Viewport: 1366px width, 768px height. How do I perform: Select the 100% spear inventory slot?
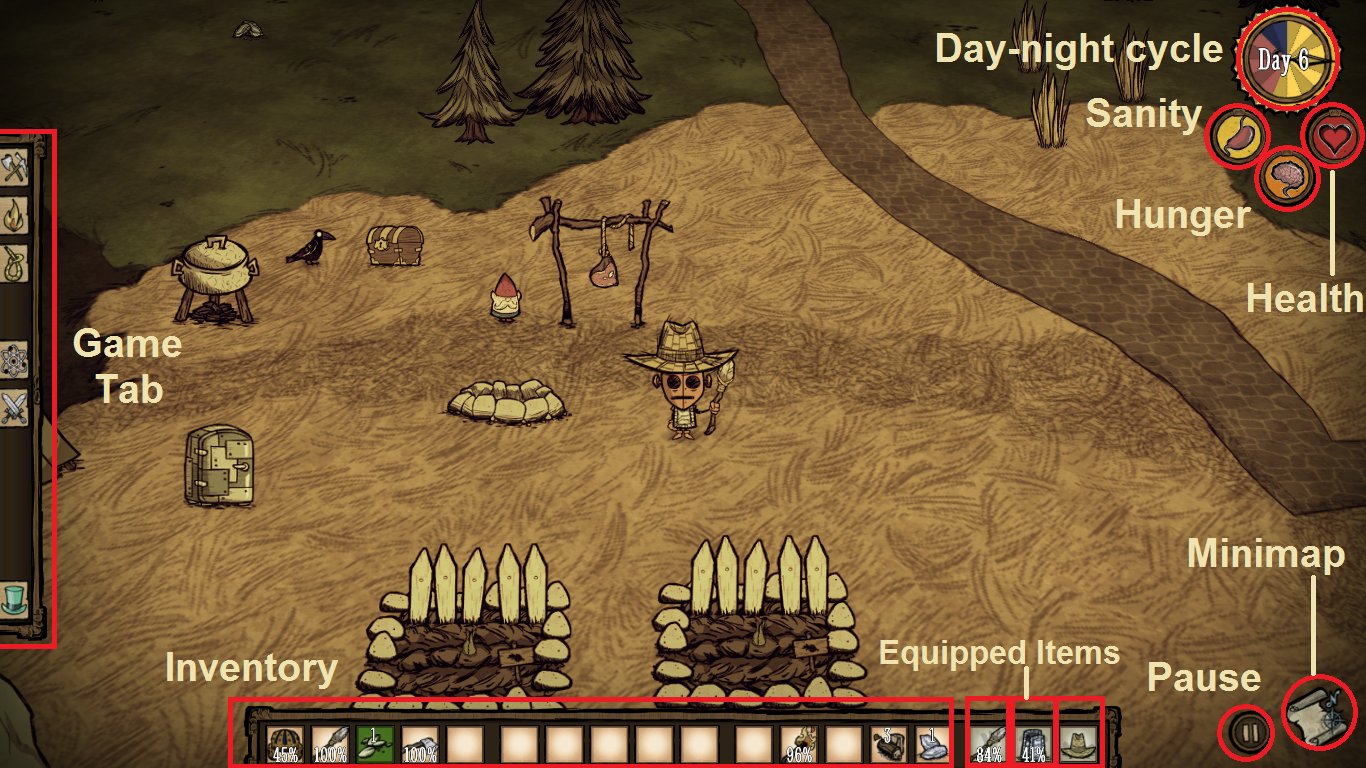pyautogui.click(x=330, y=745)
